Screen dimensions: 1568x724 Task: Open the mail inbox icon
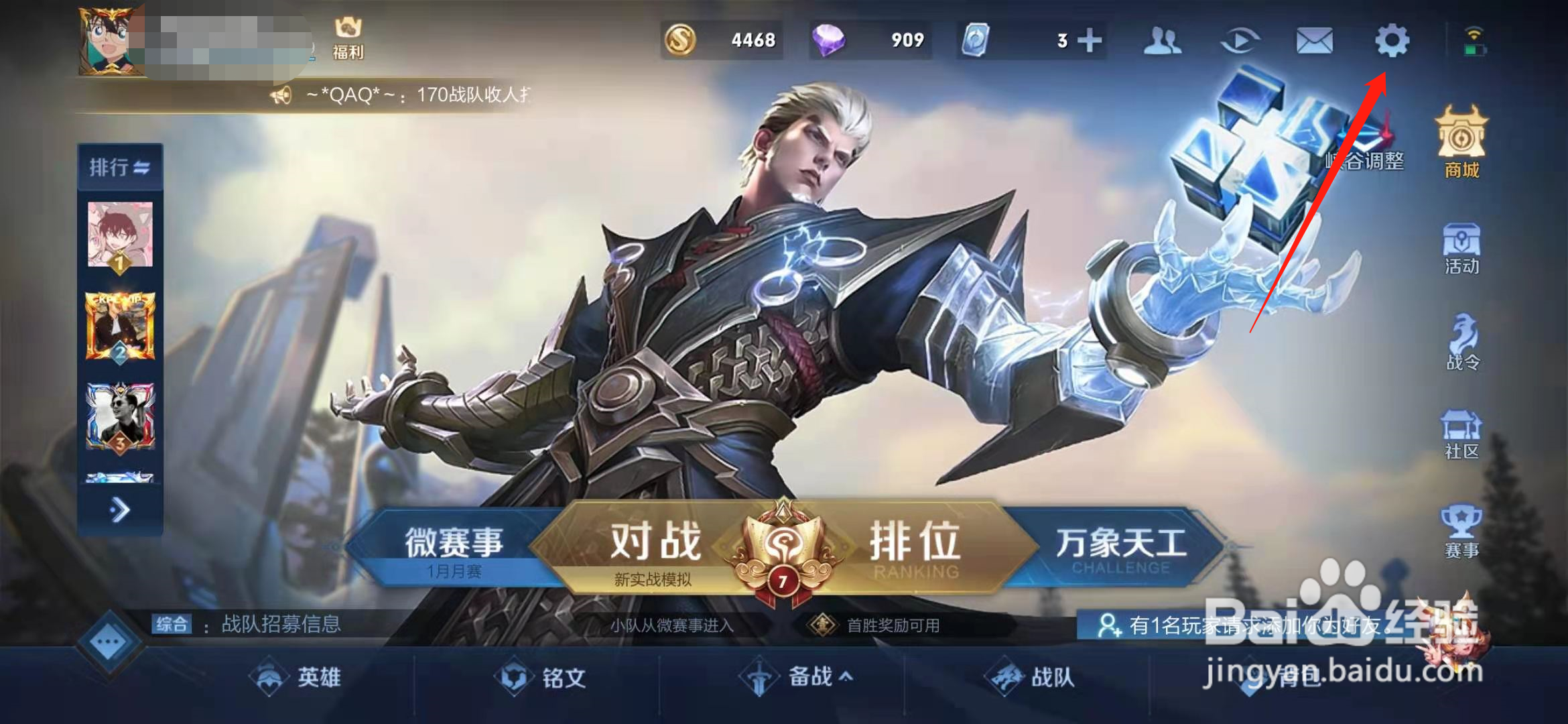pos(1315,42)
